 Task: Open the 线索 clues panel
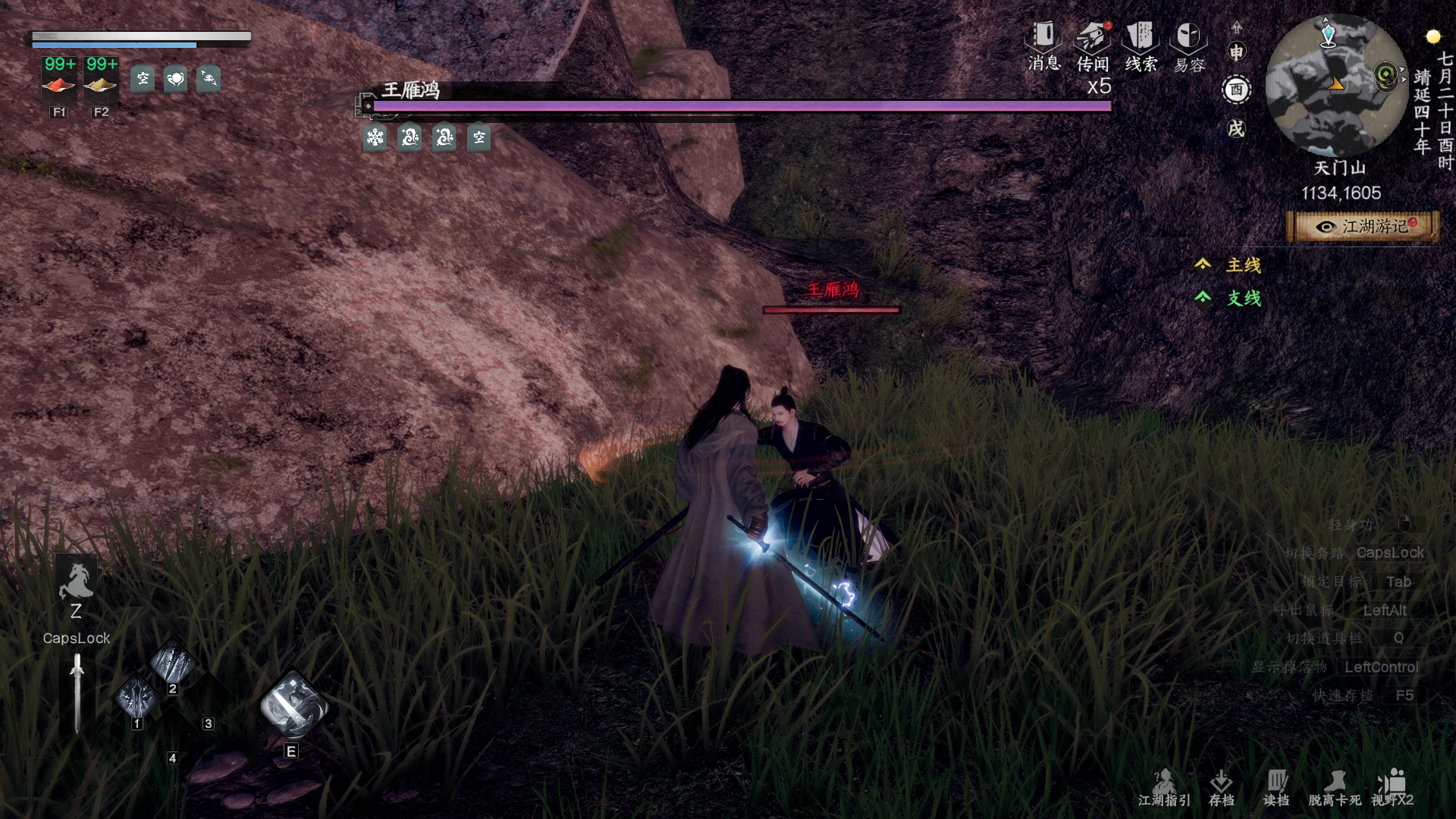(x=1141, y=47)
